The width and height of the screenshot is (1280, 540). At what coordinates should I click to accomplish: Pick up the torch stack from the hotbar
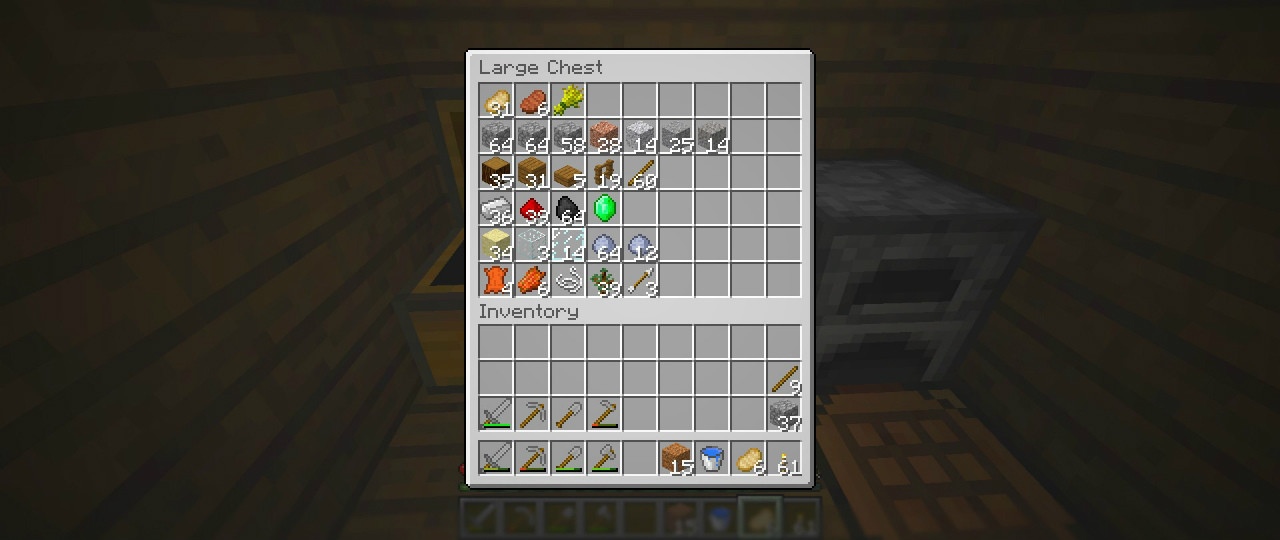784,458
